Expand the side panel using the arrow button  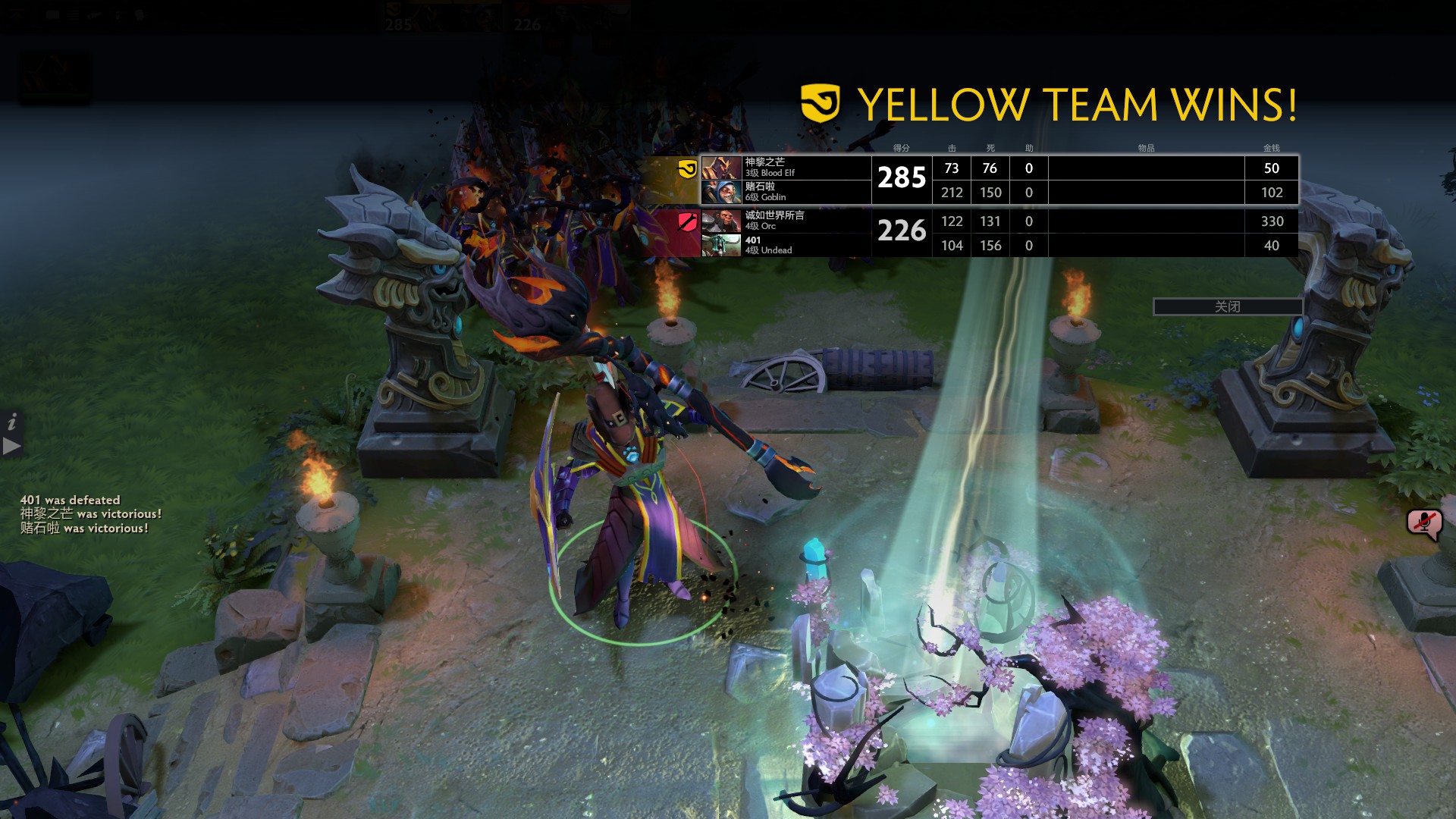point(11,446)
